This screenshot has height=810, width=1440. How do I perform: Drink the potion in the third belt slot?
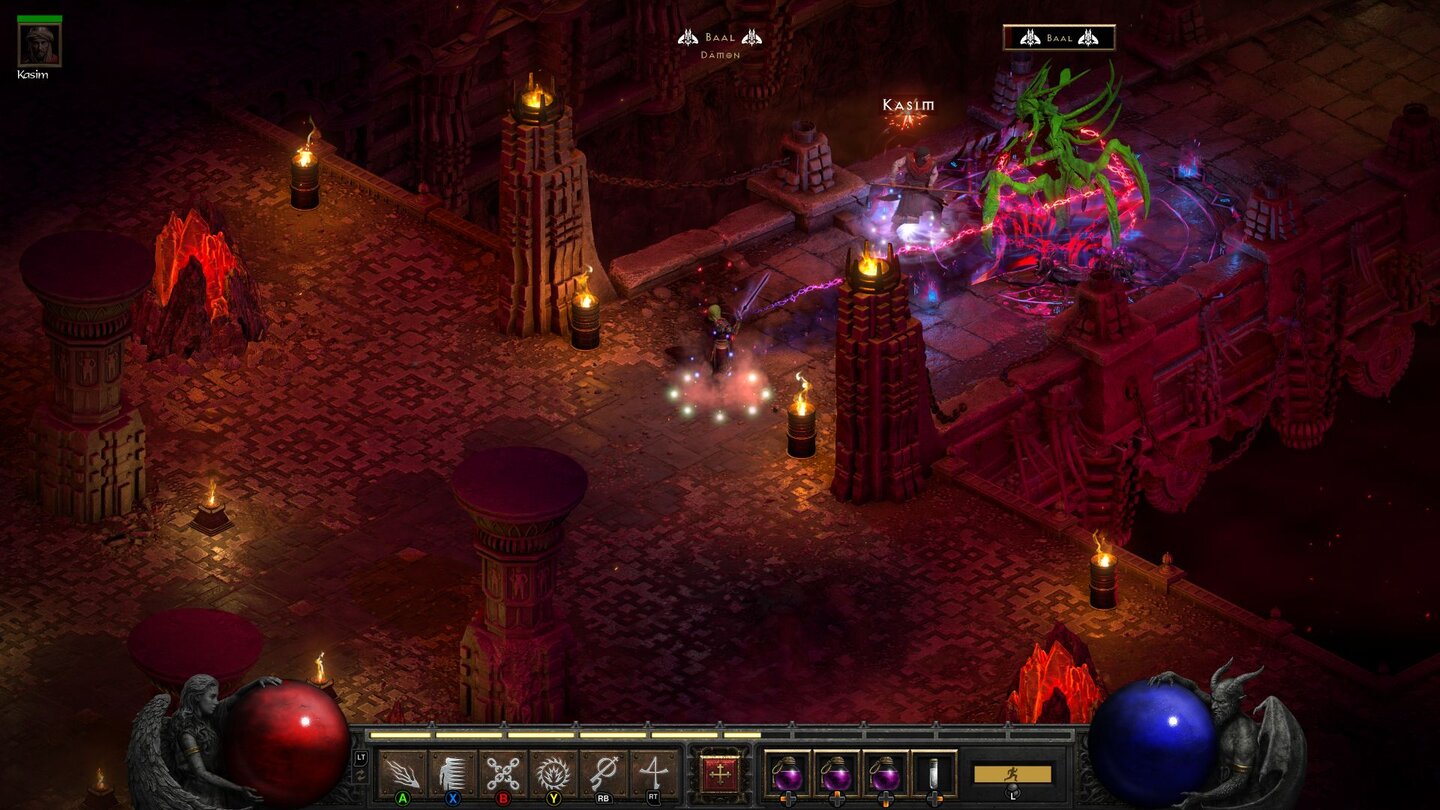[x=887, y=775]
